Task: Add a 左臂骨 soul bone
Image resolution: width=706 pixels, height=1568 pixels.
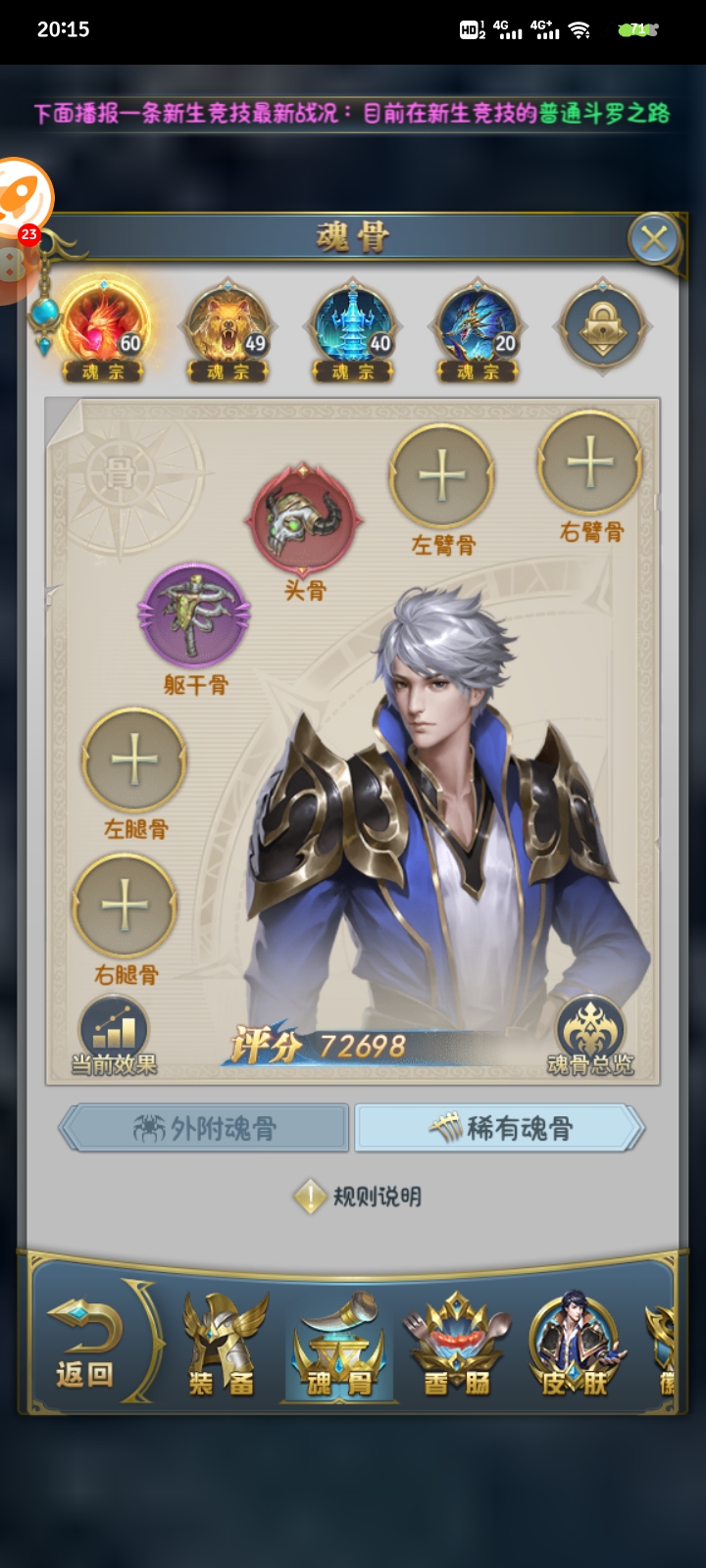Action: pos(442,476)
